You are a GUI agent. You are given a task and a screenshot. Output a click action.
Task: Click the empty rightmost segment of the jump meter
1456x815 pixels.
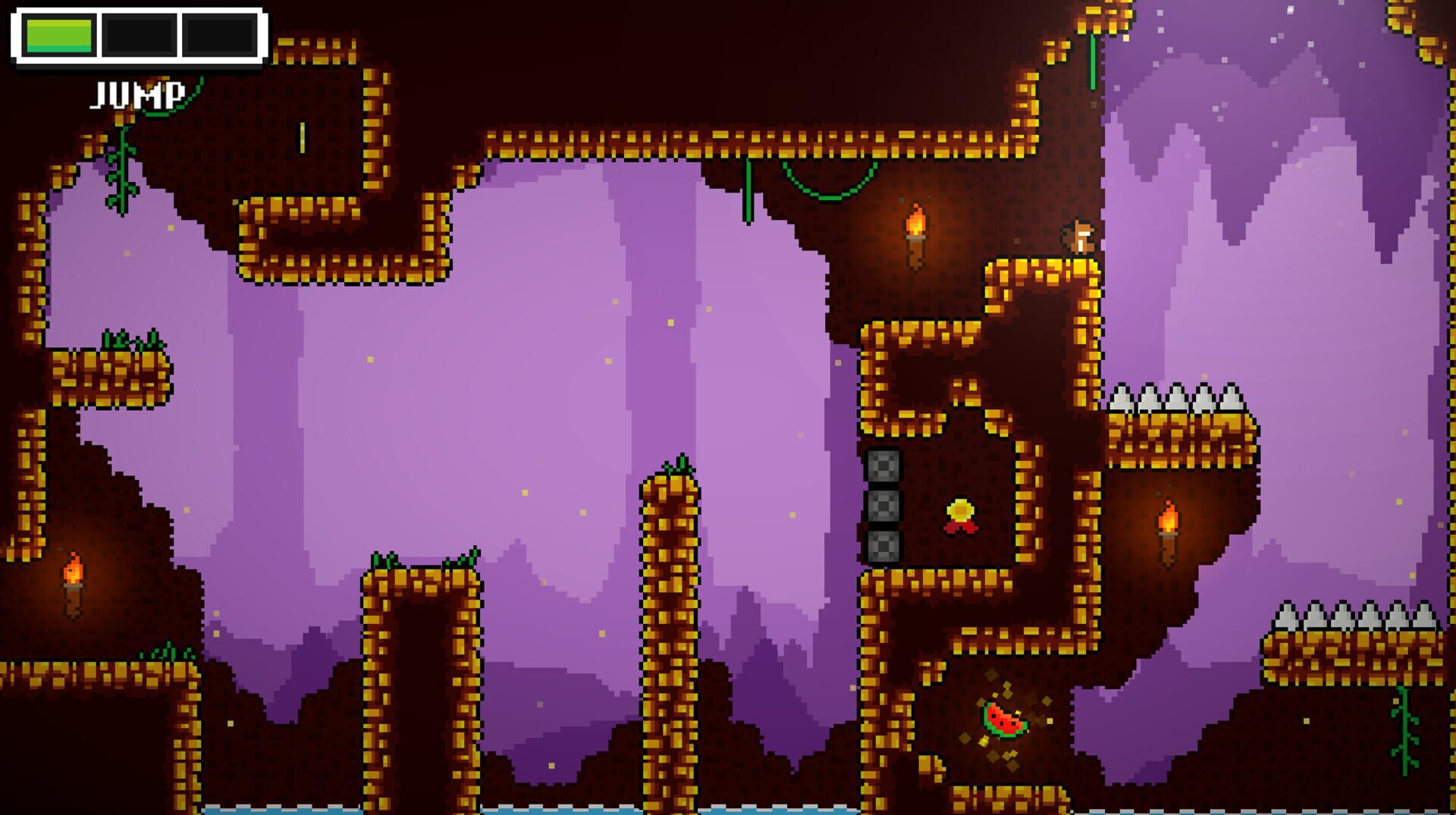(x=218, y=33)
